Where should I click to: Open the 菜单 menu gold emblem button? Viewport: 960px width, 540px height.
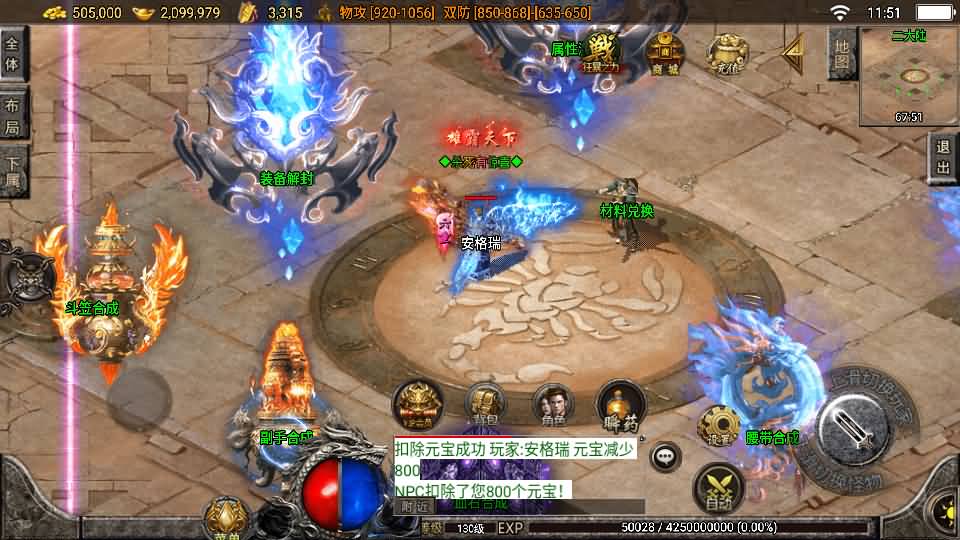(225, 517)
